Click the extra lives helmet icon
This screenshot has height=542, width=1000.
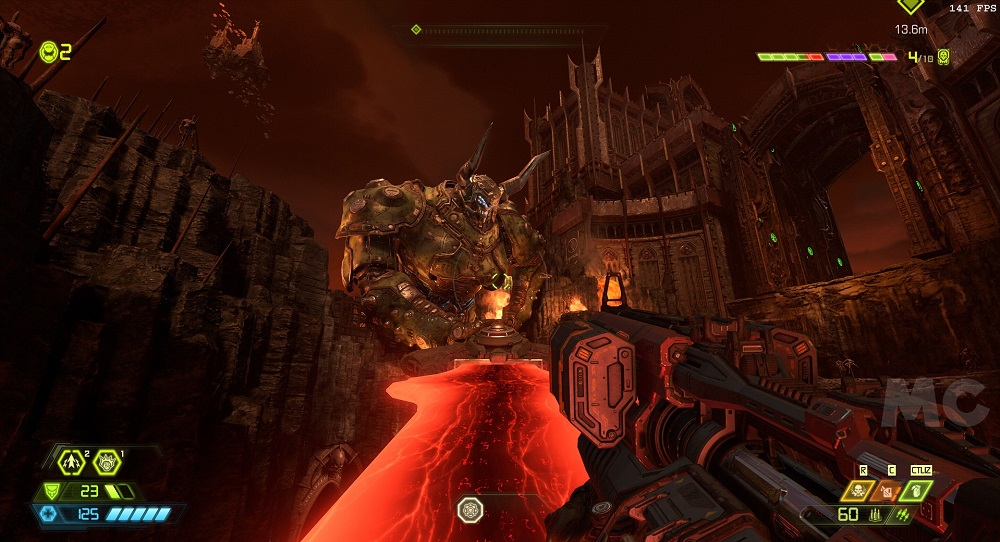48,51
